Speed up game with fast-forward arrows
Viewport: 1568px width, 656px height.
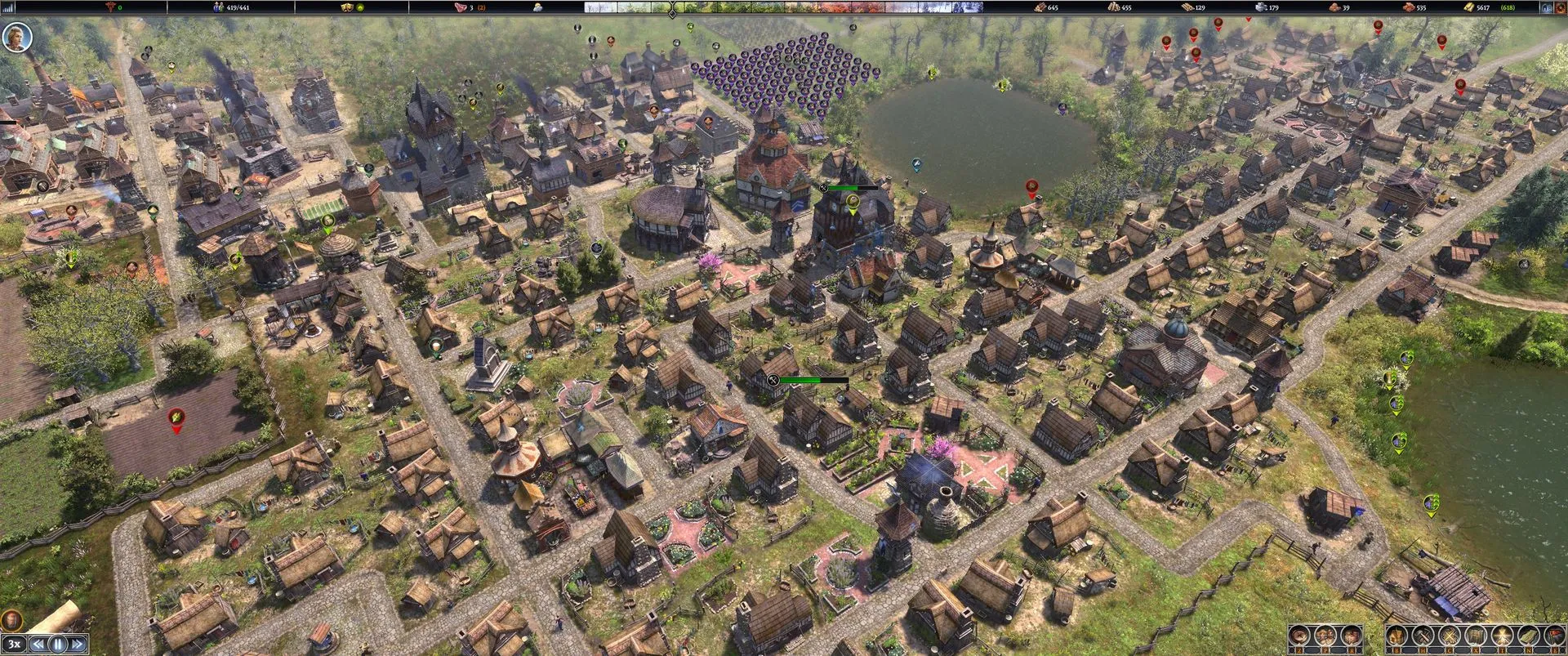pyautogui.click(x=78, y=644)
